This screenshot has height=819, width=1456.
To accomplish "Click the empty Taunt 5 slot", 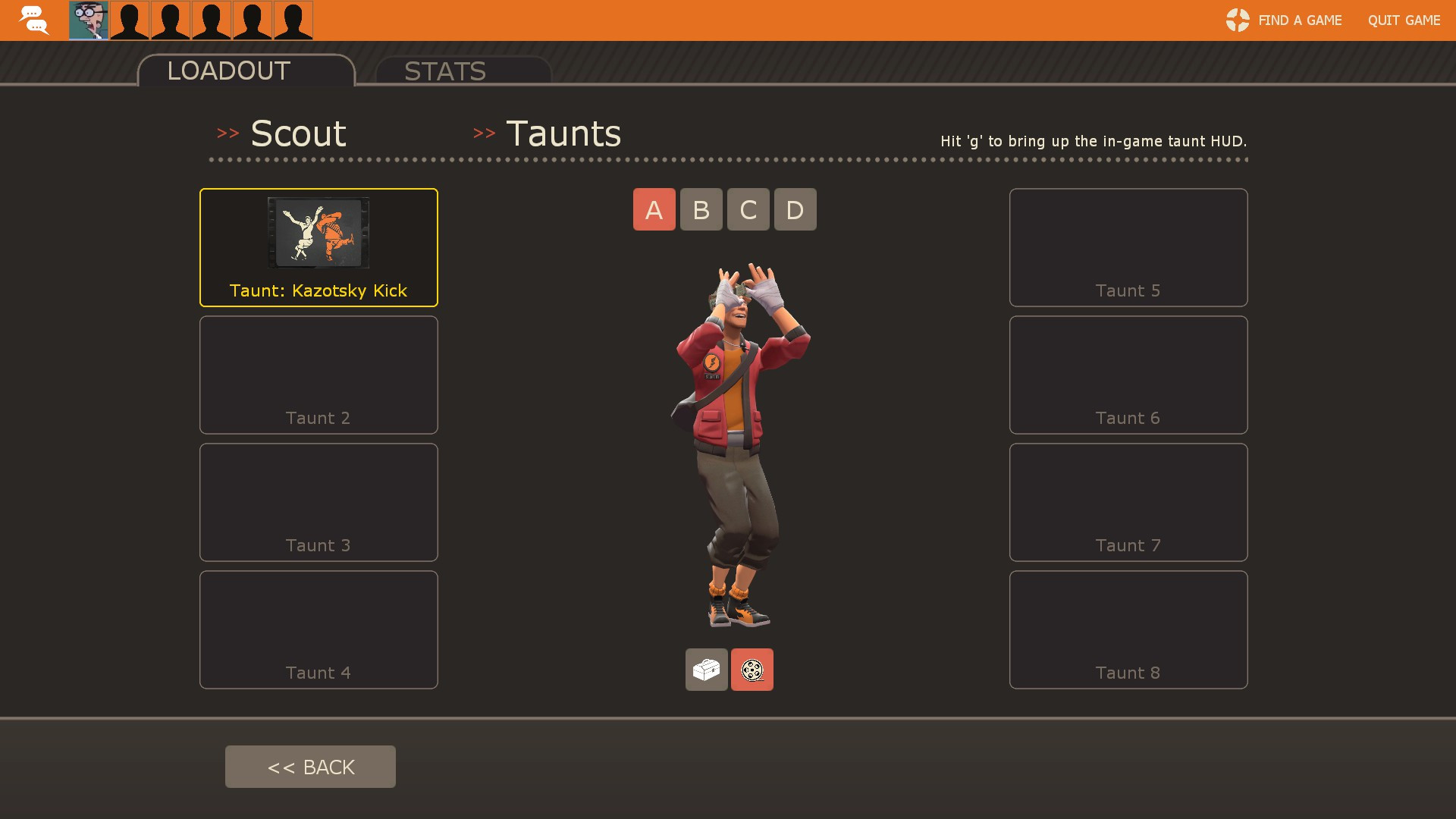I will click(x=1128, y=247).
